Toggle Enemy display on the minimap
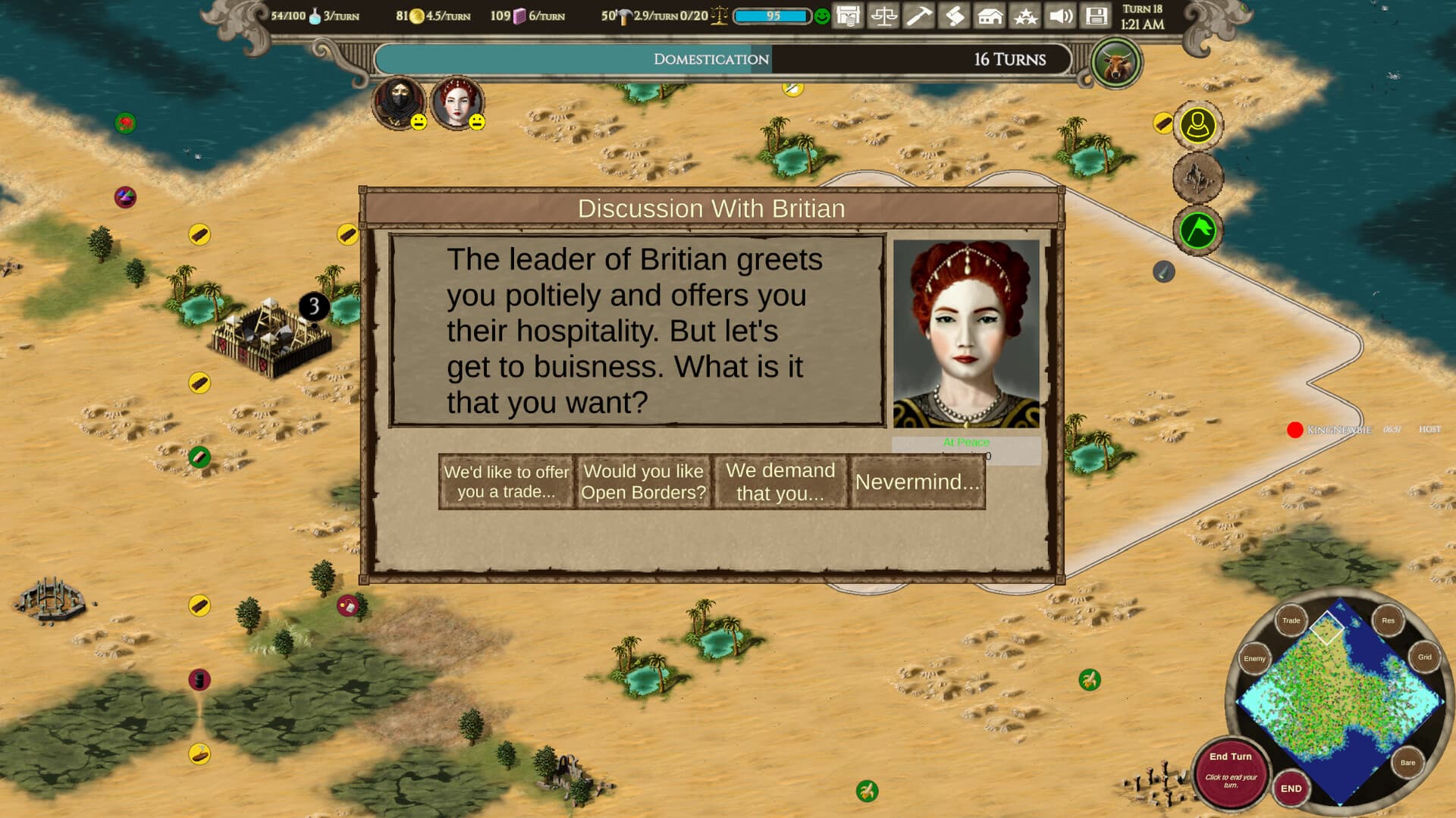The width and height of the screenshot is (1456, 818). tap(1254, 659)
